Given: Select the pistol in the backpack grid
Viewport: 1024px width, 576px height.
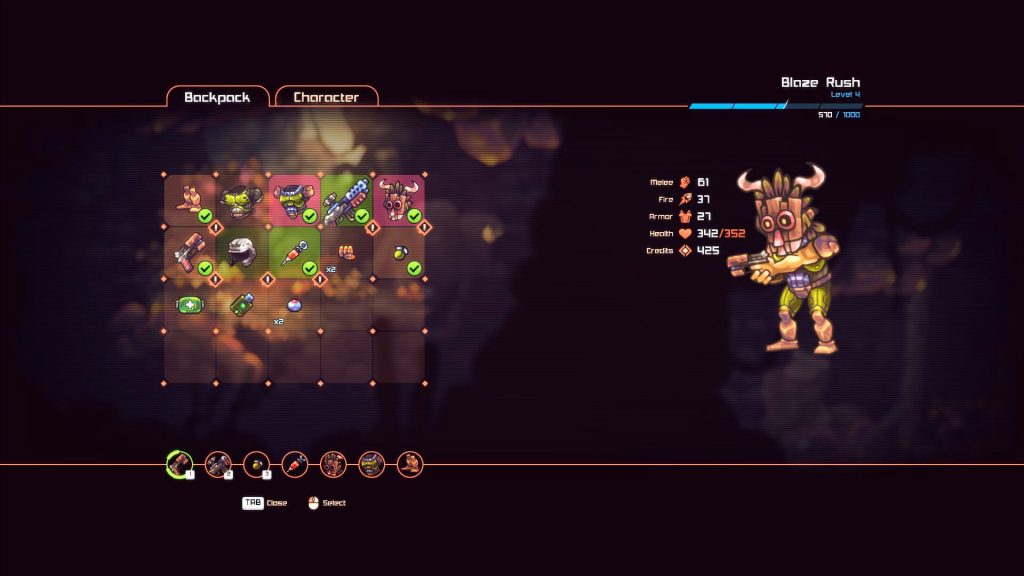Looking at the screenshot, I should [190, 252].
